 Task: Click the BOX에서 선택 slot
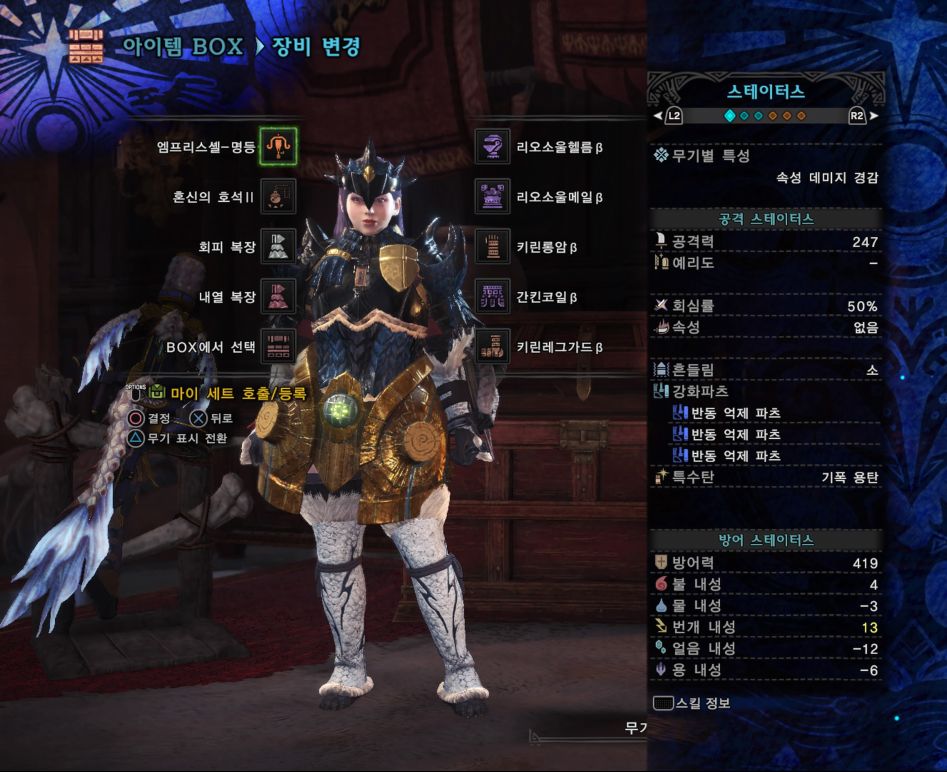[x=278, y=346]
